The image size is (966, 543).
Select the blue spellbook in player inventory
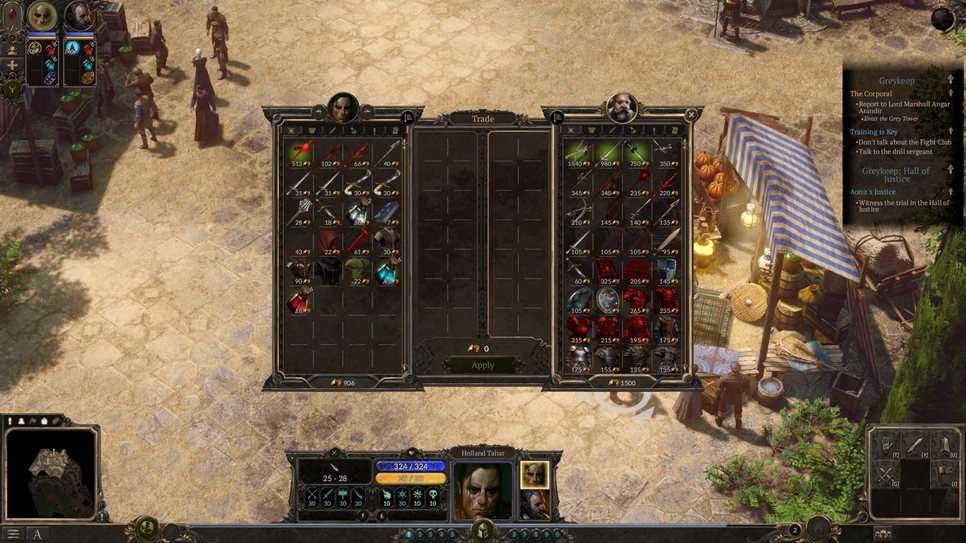click(x=387, y=212)
